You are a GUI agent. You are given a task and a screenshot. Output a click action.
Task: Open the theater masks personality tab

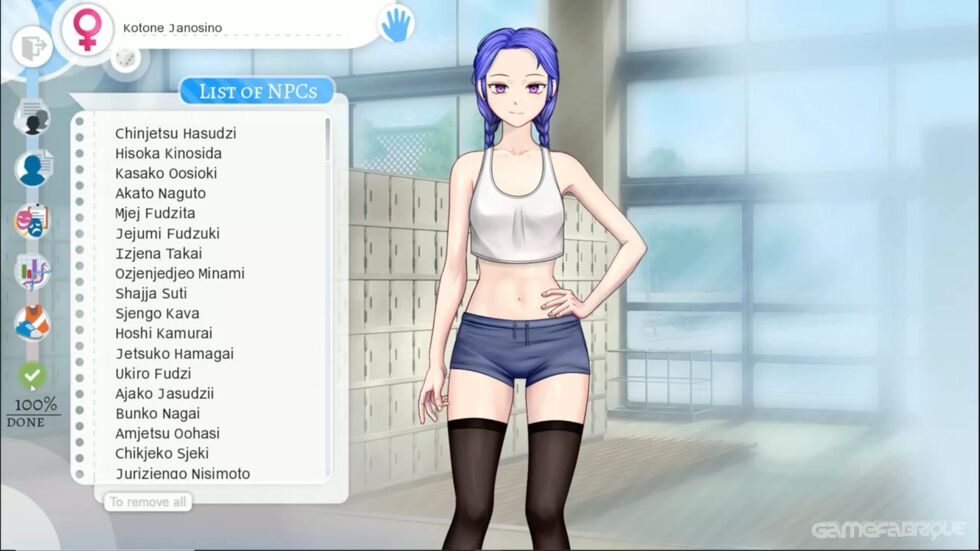click(33, 220)
